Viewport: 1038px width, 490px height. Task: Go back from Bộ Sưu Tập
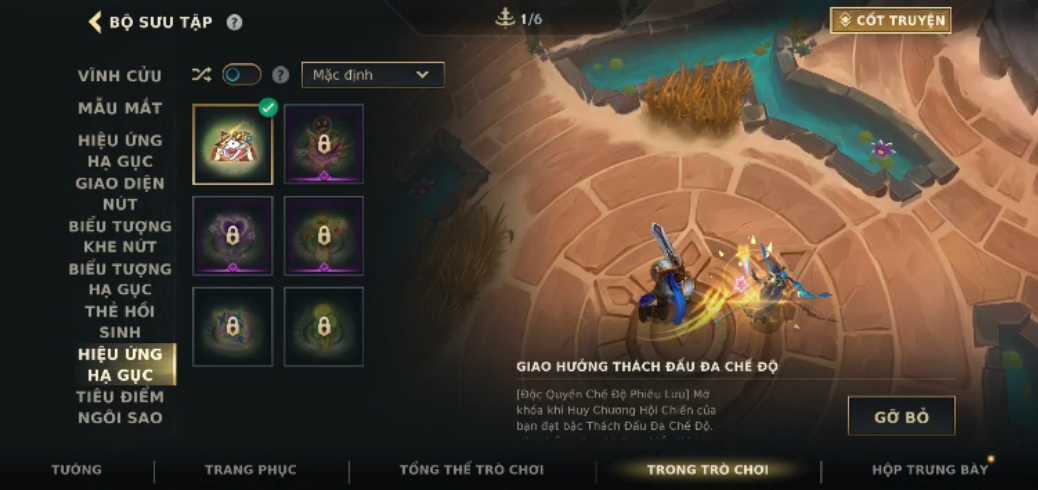pos(96,22)
